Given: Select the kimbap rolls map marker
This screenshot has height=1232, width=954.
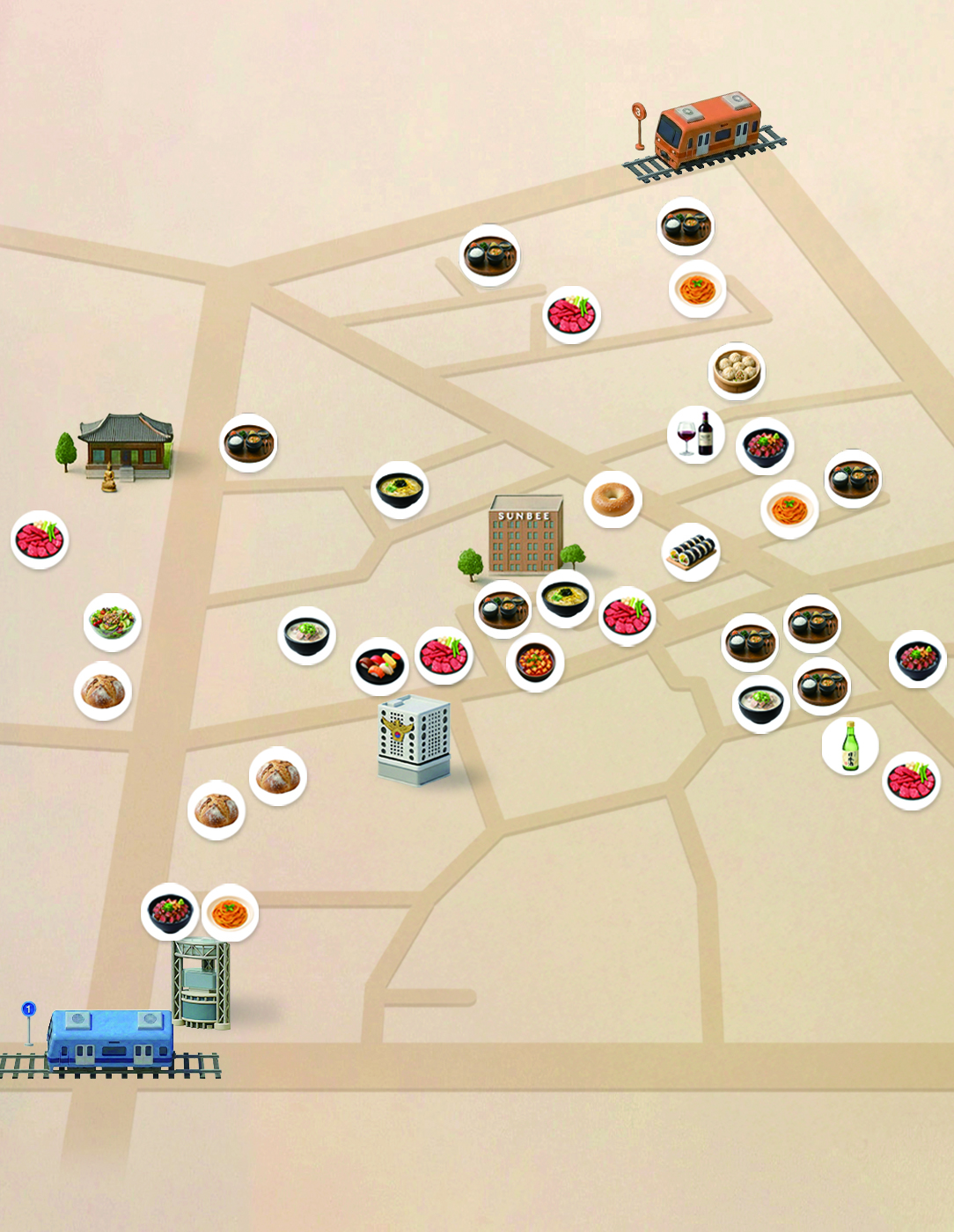Looking at the screenshot, I should (x=691, y=553).
